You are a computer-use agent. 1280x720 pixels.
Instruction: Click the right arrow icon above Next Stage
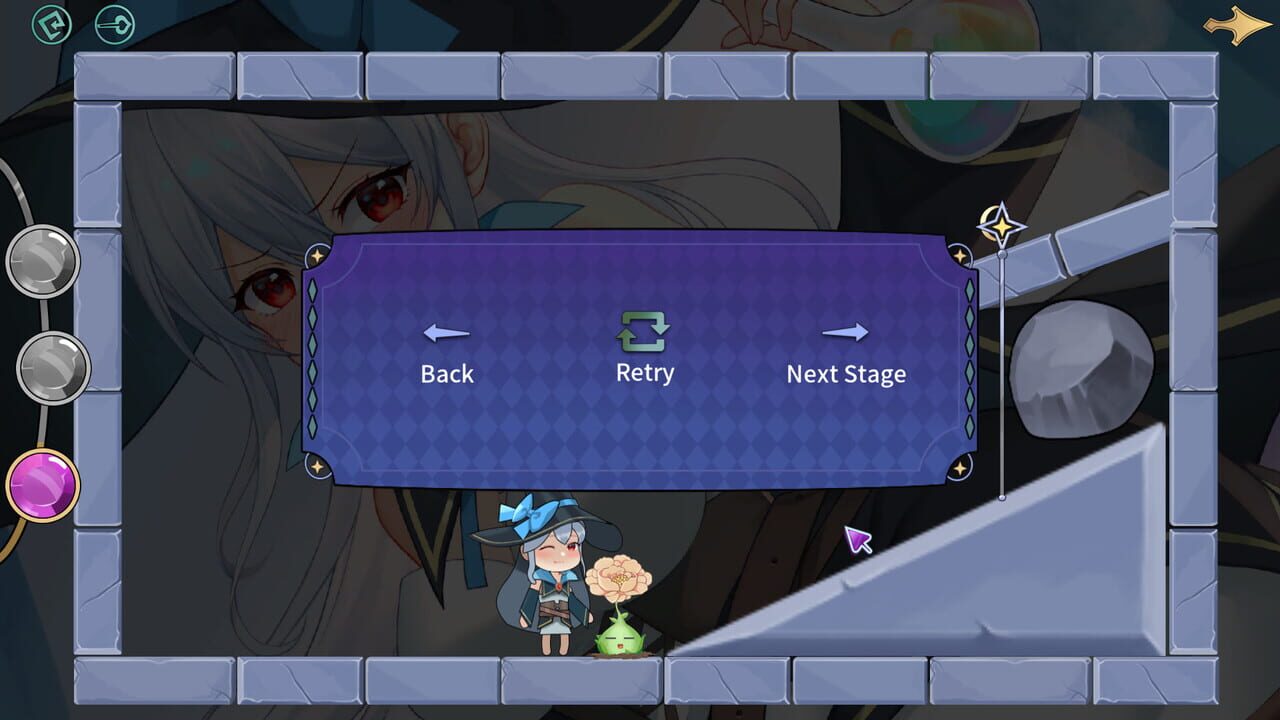845,333
